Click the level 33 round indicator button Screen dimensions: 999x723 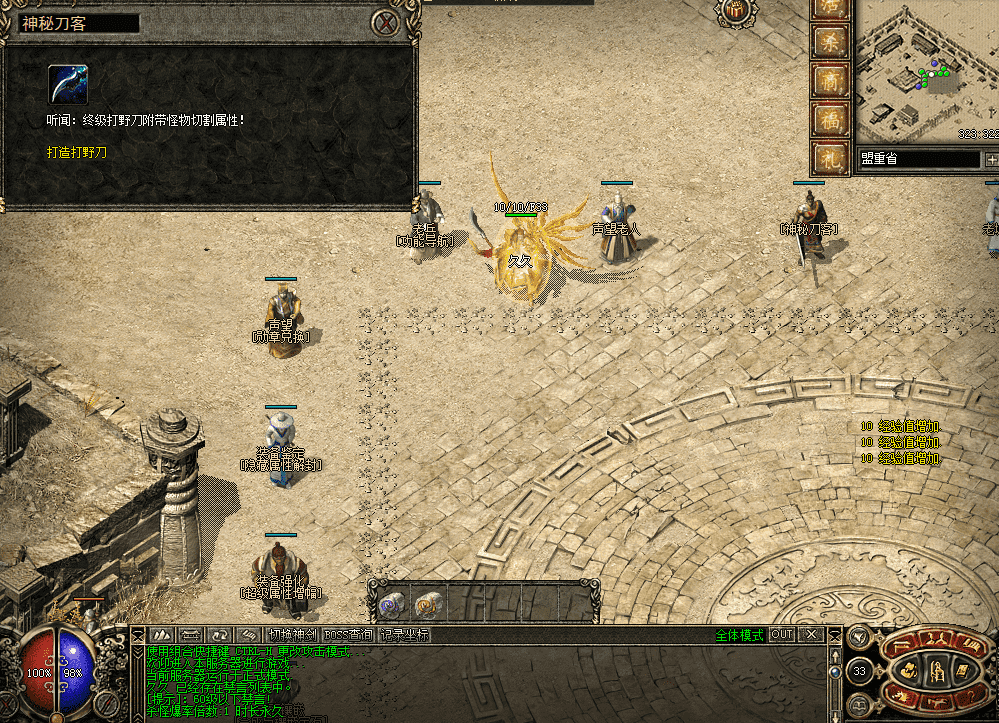point(860,670)
